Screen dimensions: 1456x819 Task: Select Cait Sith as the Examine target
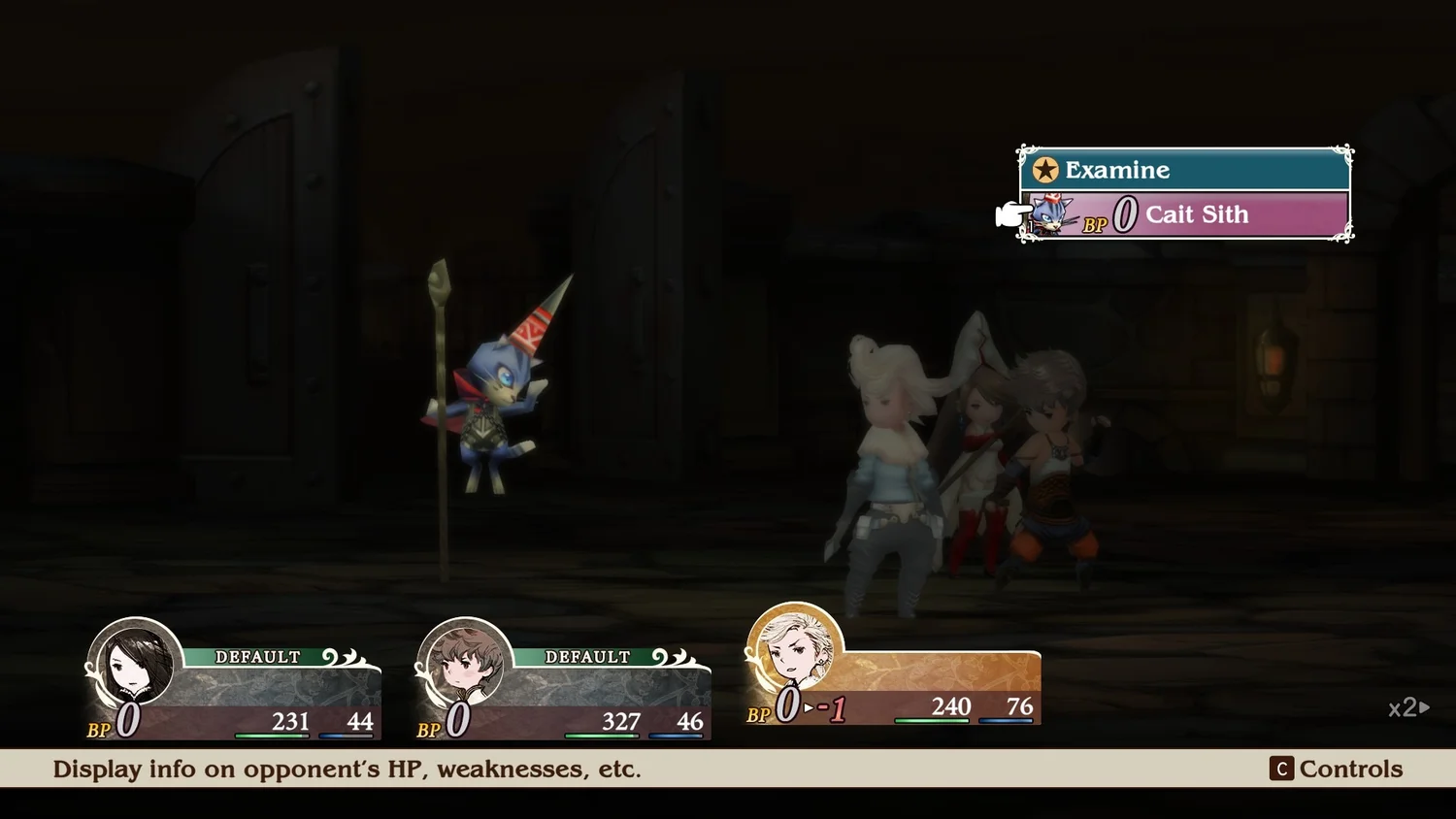(x=1195, y=214)
